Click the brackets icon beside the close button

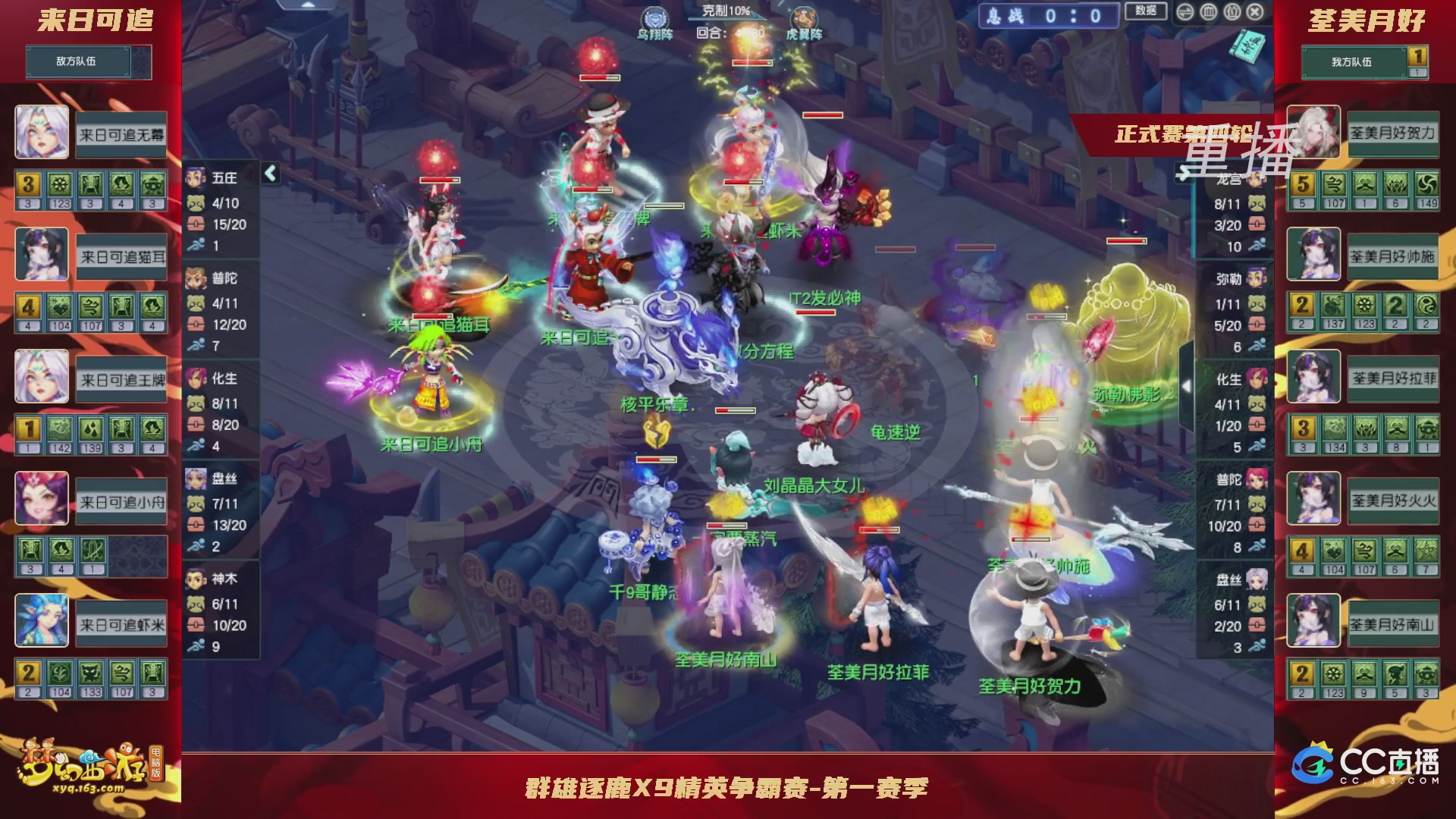click(1232, 11)
